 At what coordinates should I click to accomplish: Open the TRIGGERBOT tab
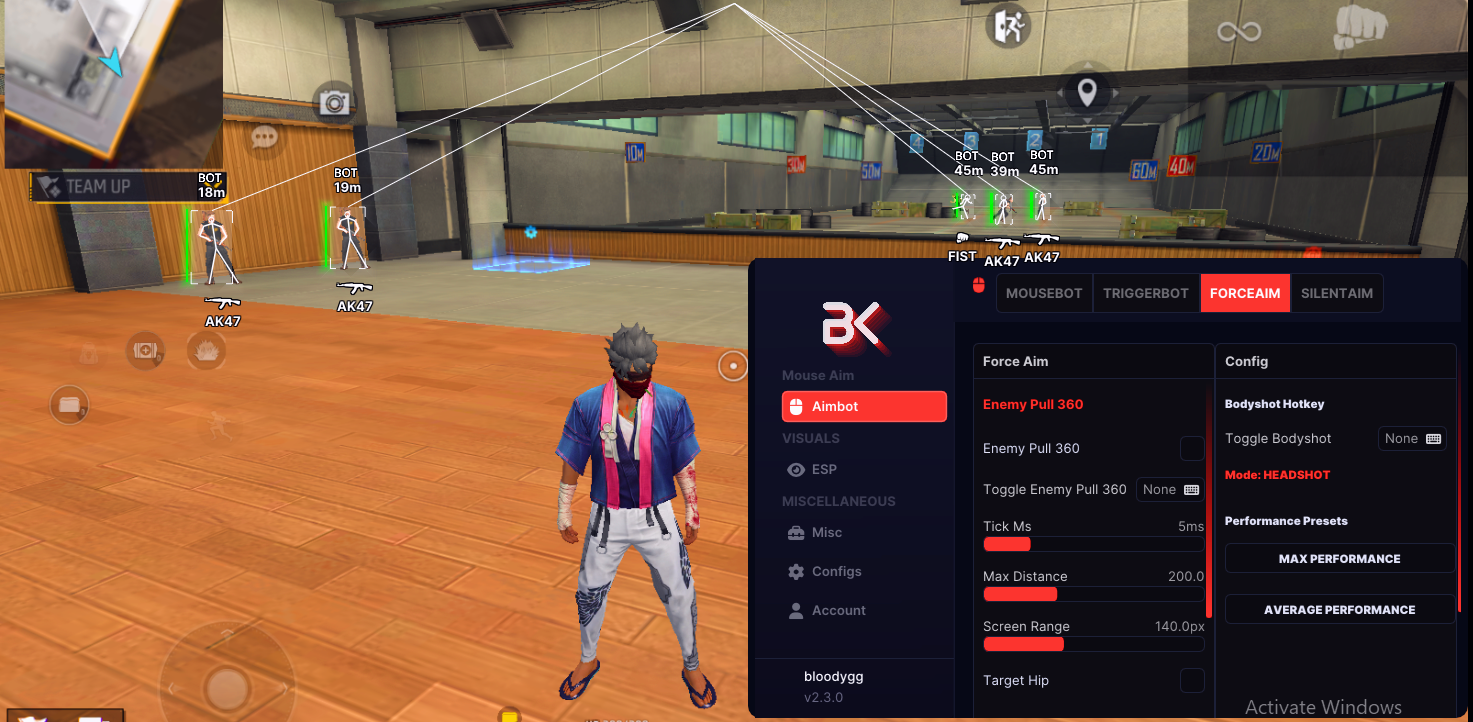click(x=1146, y=292)
